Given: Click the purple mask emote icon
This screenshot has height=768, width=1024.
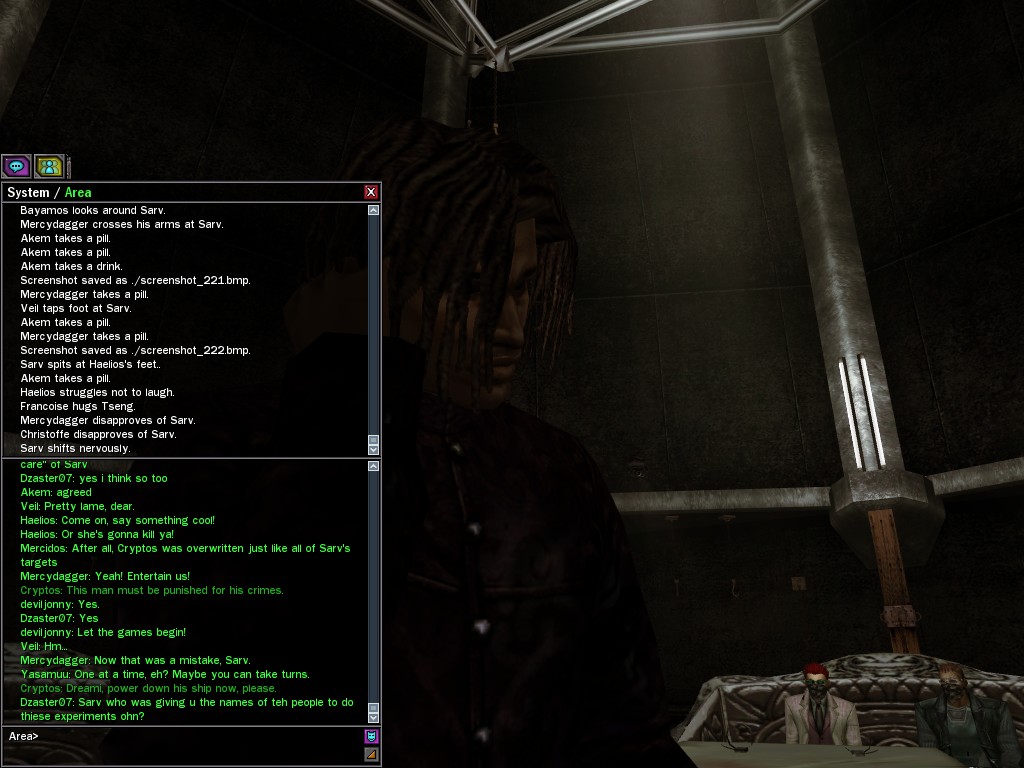Looking at the screenshot, I should point(371,737).
